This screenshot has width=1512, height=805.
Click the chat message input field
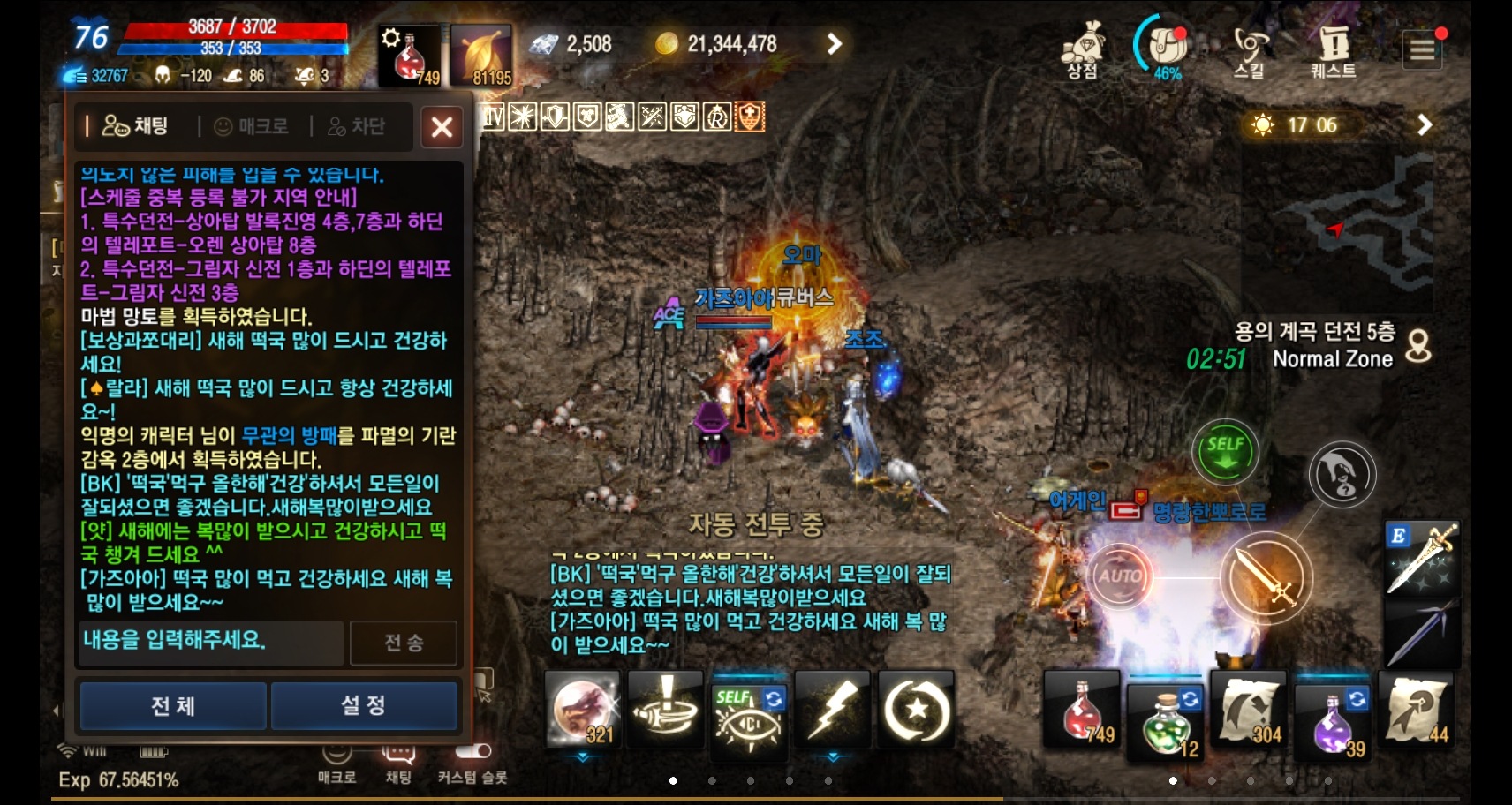[x=209, y=643]
